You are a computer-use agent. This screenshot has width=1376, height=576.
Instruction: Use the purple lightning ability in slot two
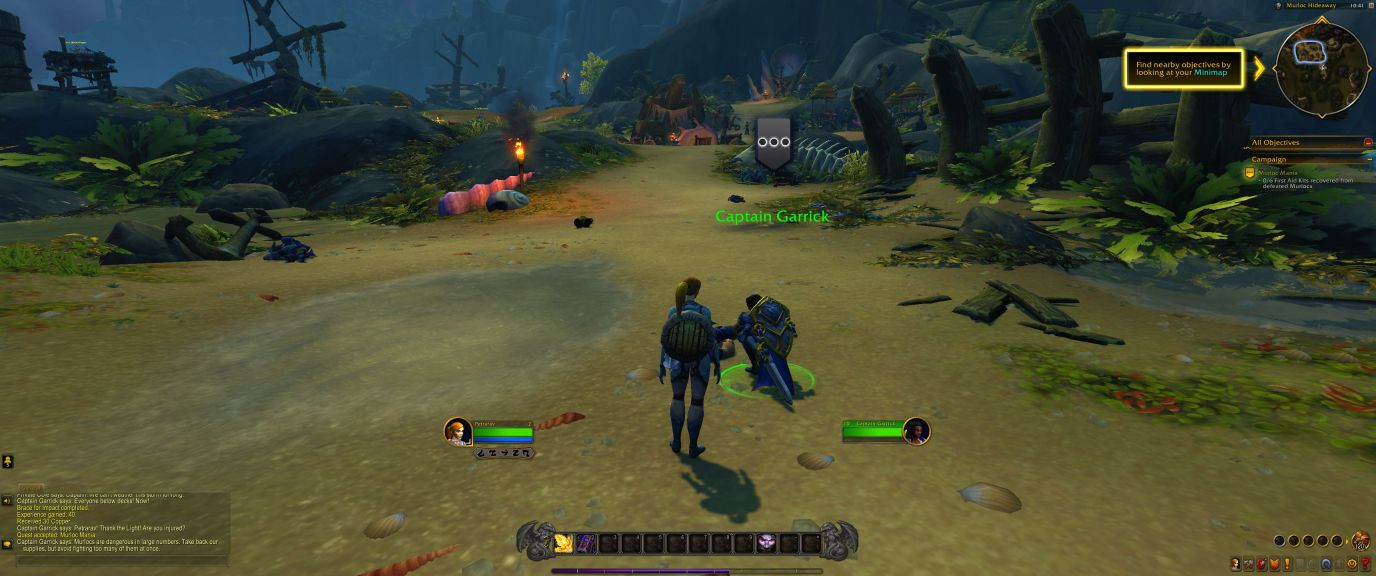(587, 543)
